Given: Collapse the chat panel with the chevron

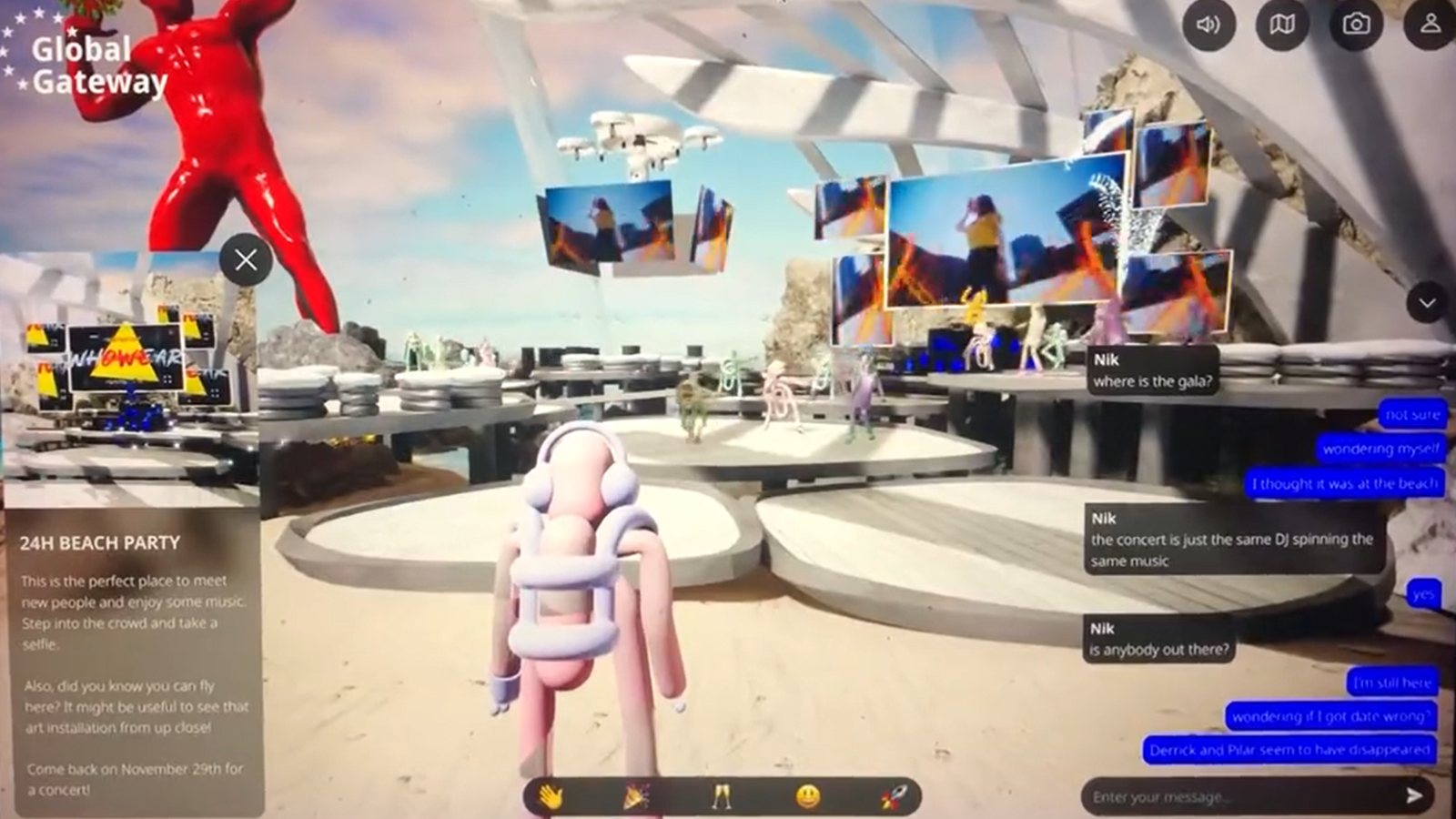Looking at the screenshot, I should (1425, 300).
